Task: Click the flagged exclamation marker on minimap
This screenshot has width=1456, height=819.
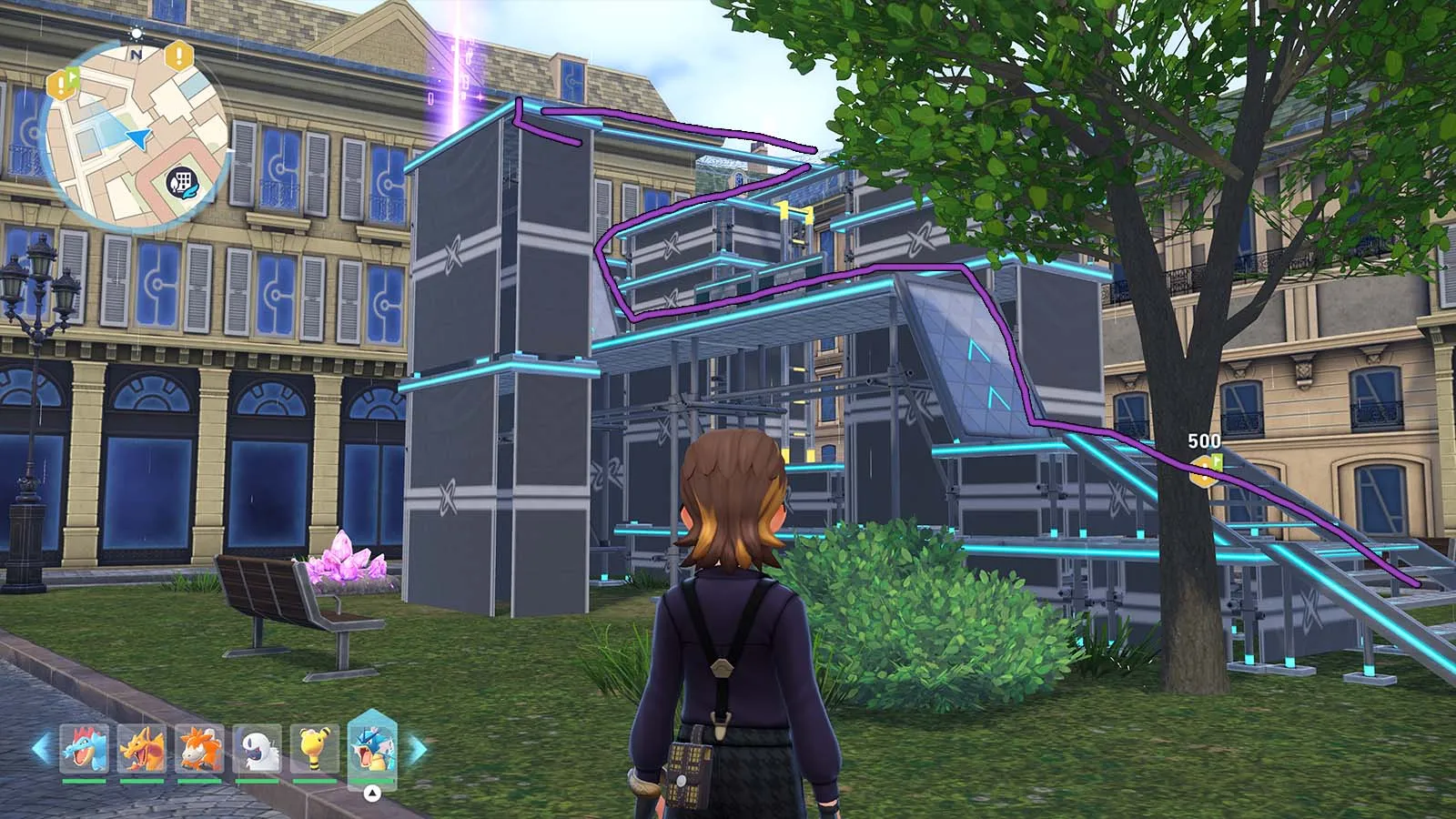Action: 66,84
